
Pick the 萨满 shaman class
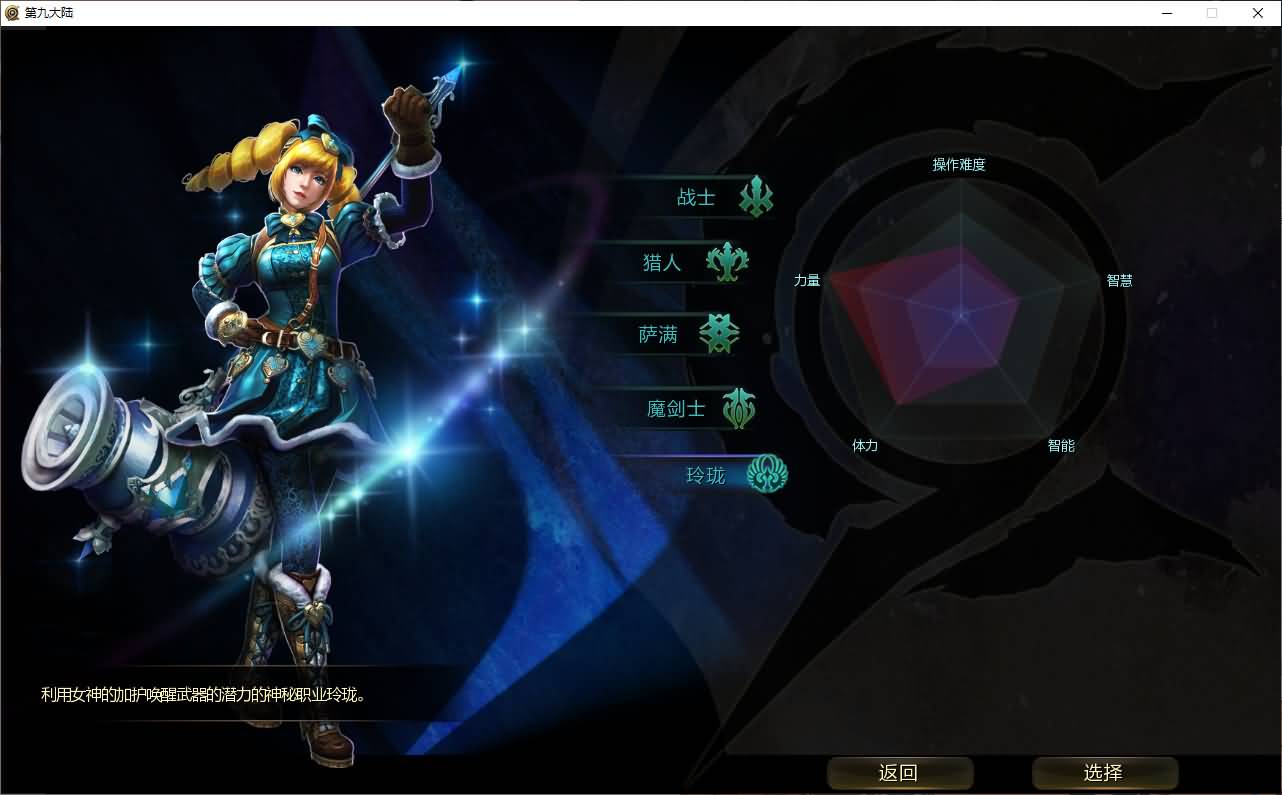click(659, 335)
